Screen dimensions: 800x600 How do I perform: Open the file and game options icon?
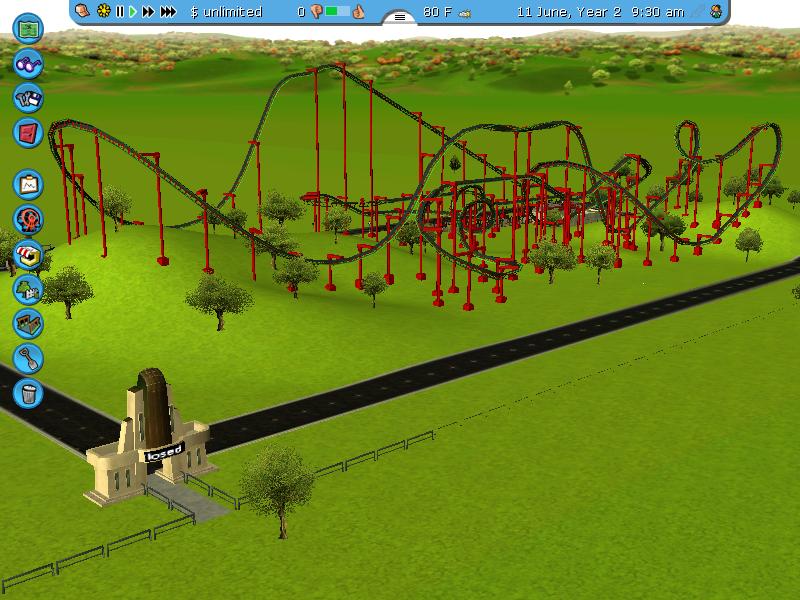point(29,97)
